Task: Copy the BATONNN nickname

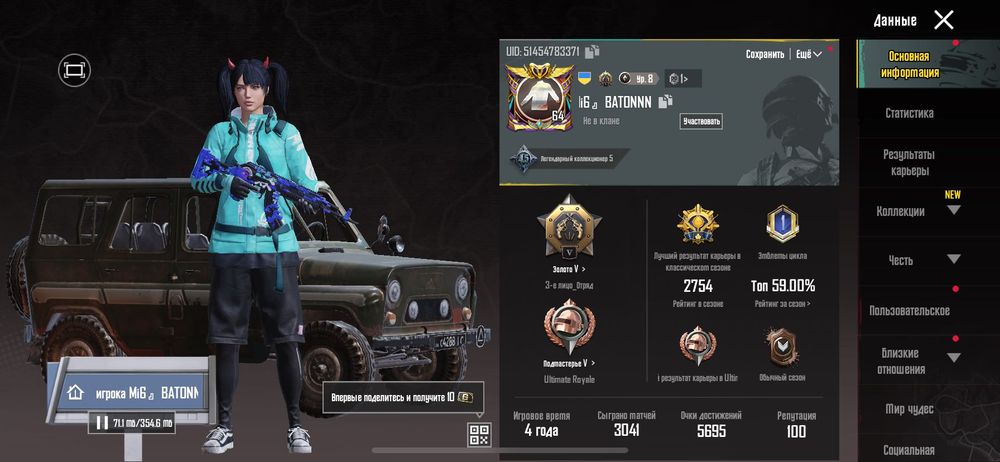Action: (x=666, y=100)
